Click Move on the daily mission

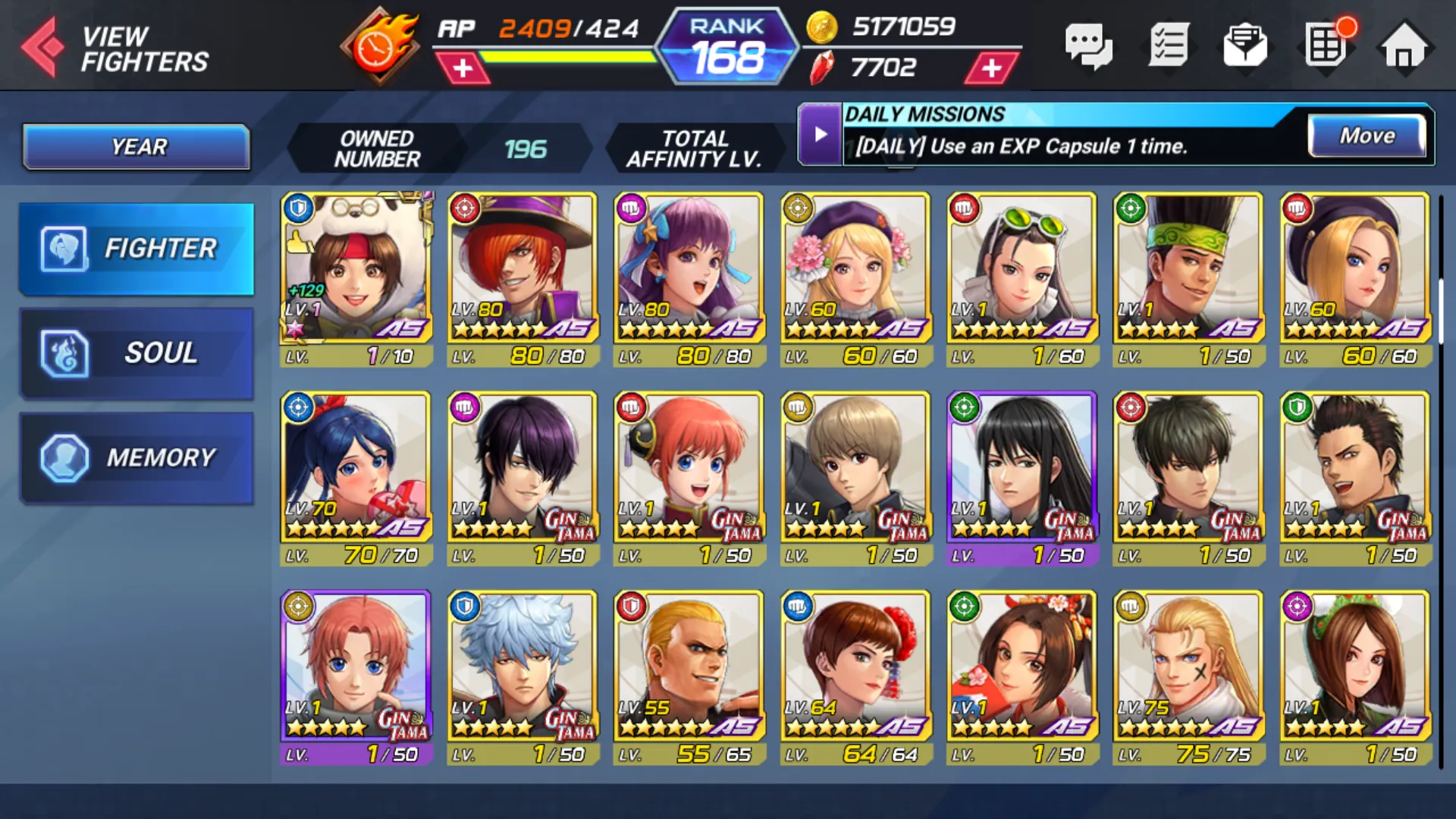[x=1367, y=136]
